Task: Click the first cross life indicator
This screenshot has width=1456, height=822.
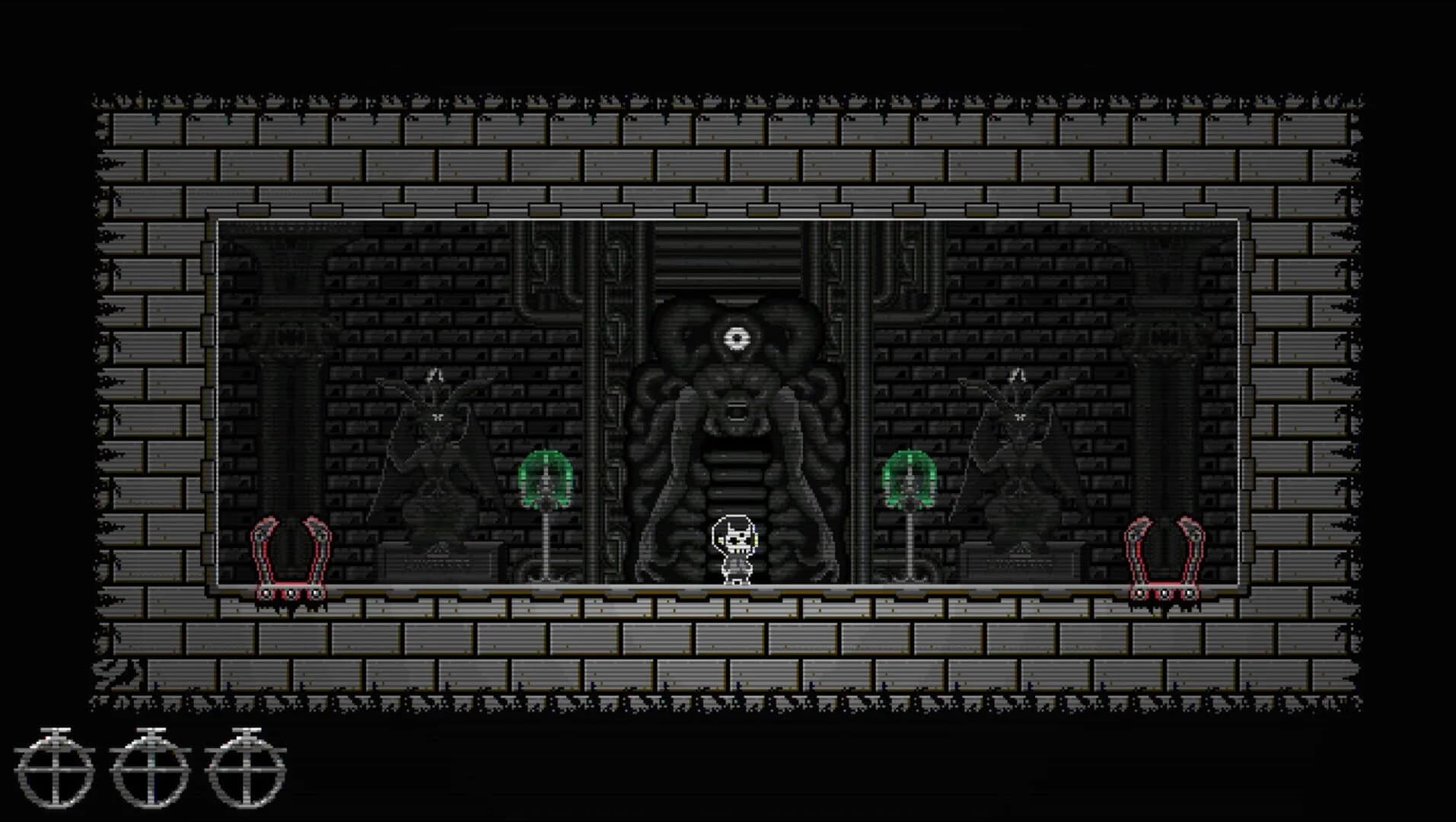Action: [x=57, y=769]
